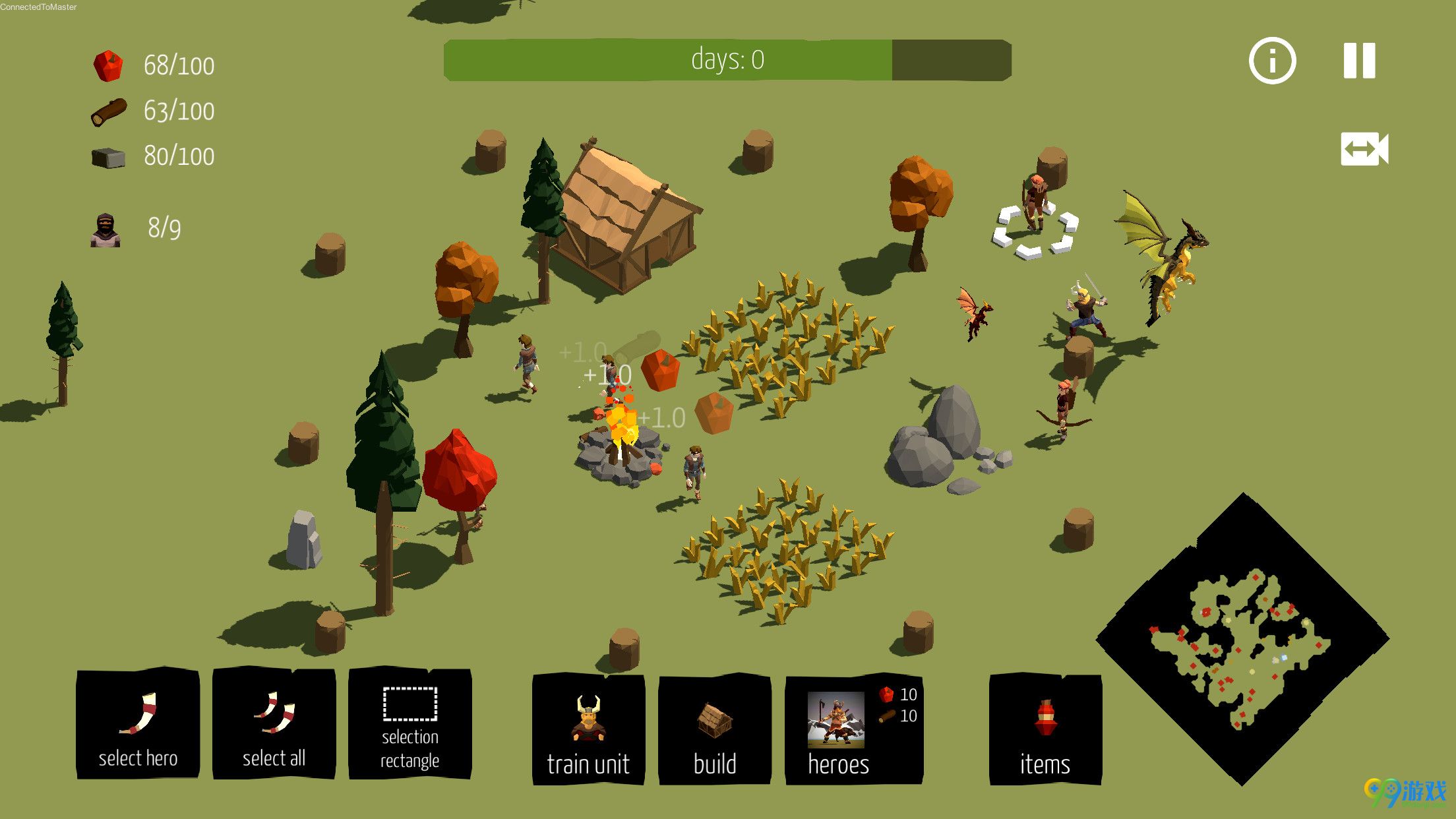Show the info panel
This screenshot has height=819, width=1456.
(1272, 61)
